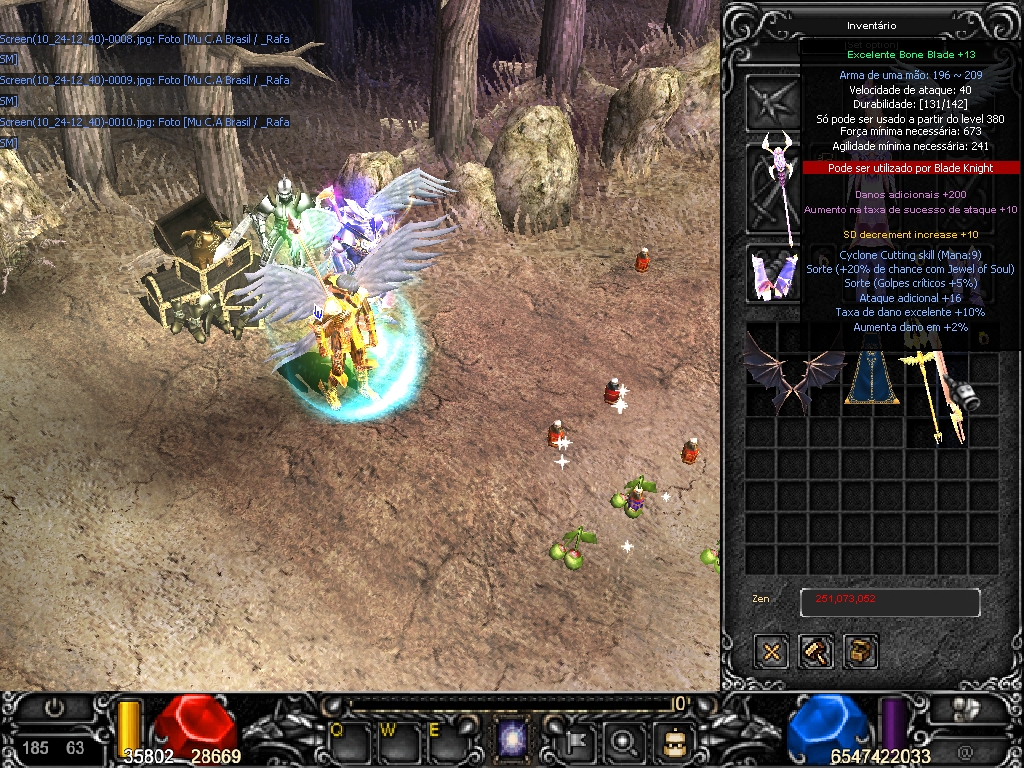Close the Inventário panel with the X button
The height and width of the screenshot is (768, 1024).
(771, 652)
